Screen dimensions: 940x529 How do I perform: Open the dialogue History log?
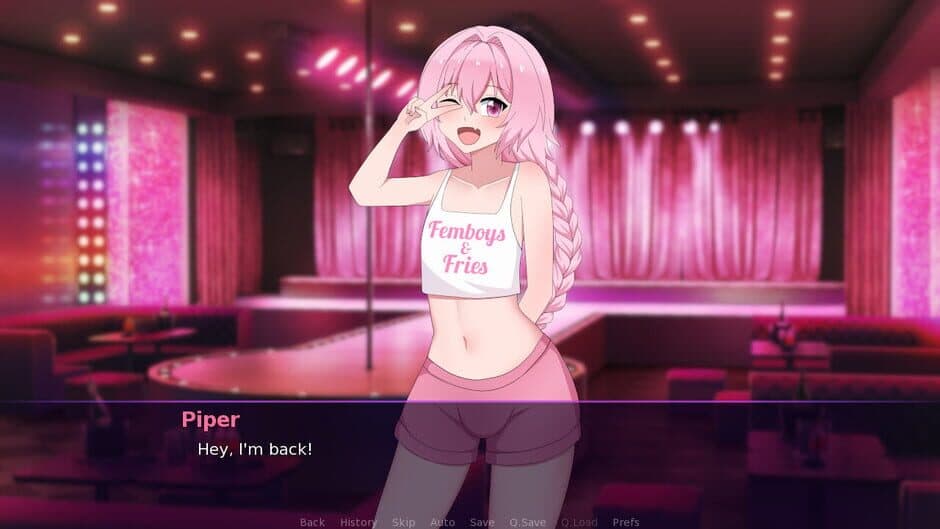pos(358,522)
